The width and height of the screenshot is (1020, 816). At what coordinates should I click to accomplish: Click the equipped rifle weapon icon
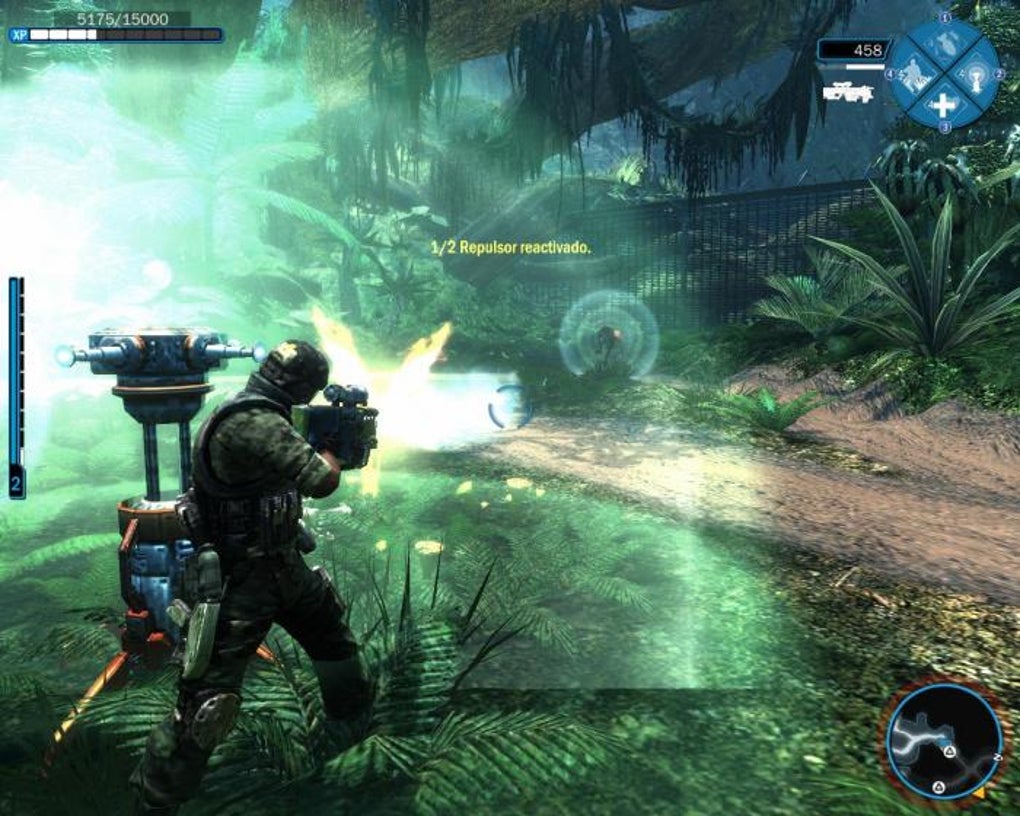(847, 92)
